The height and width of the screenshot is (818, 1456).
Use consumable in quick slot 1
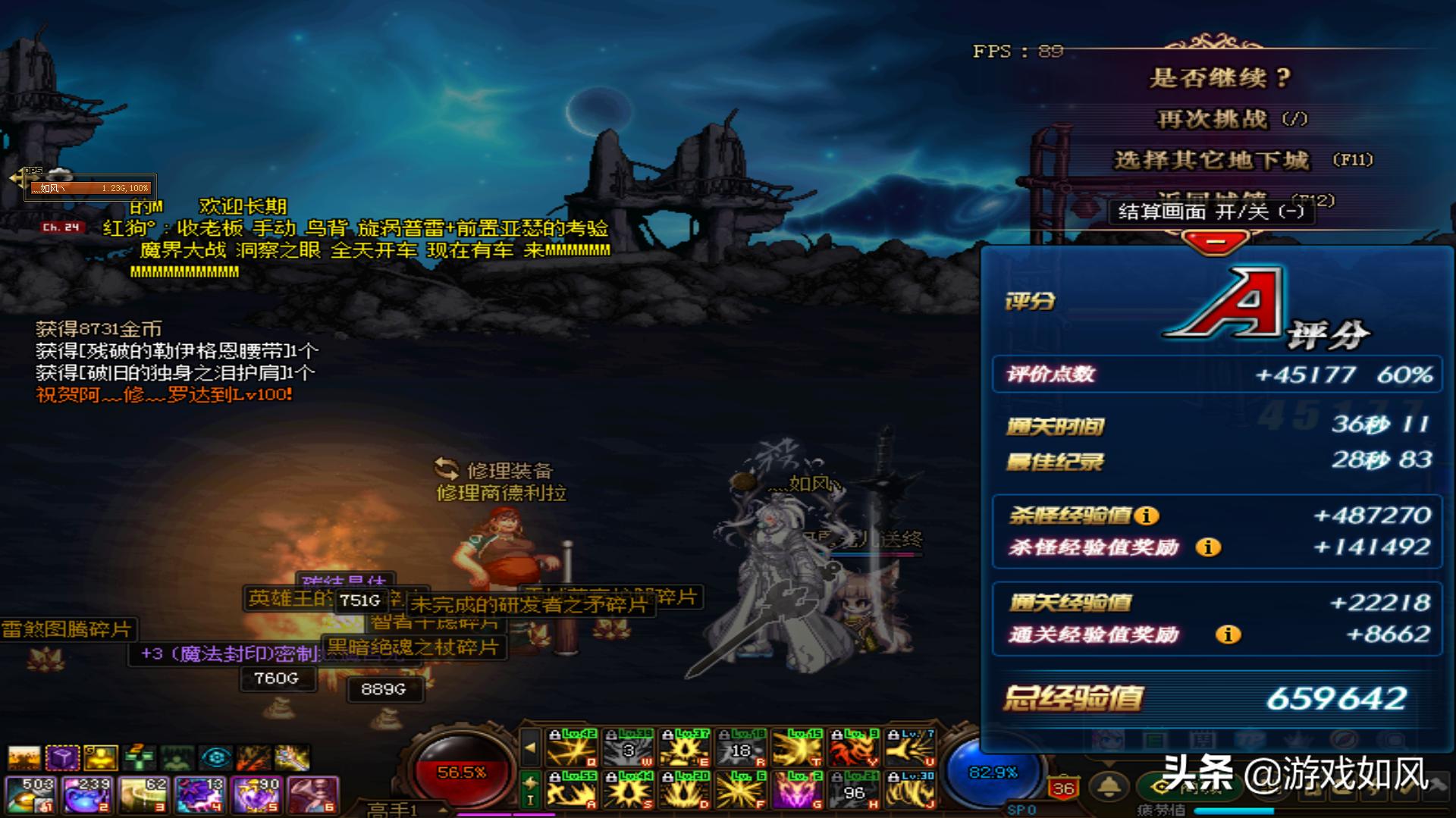[x=30, y=794]
